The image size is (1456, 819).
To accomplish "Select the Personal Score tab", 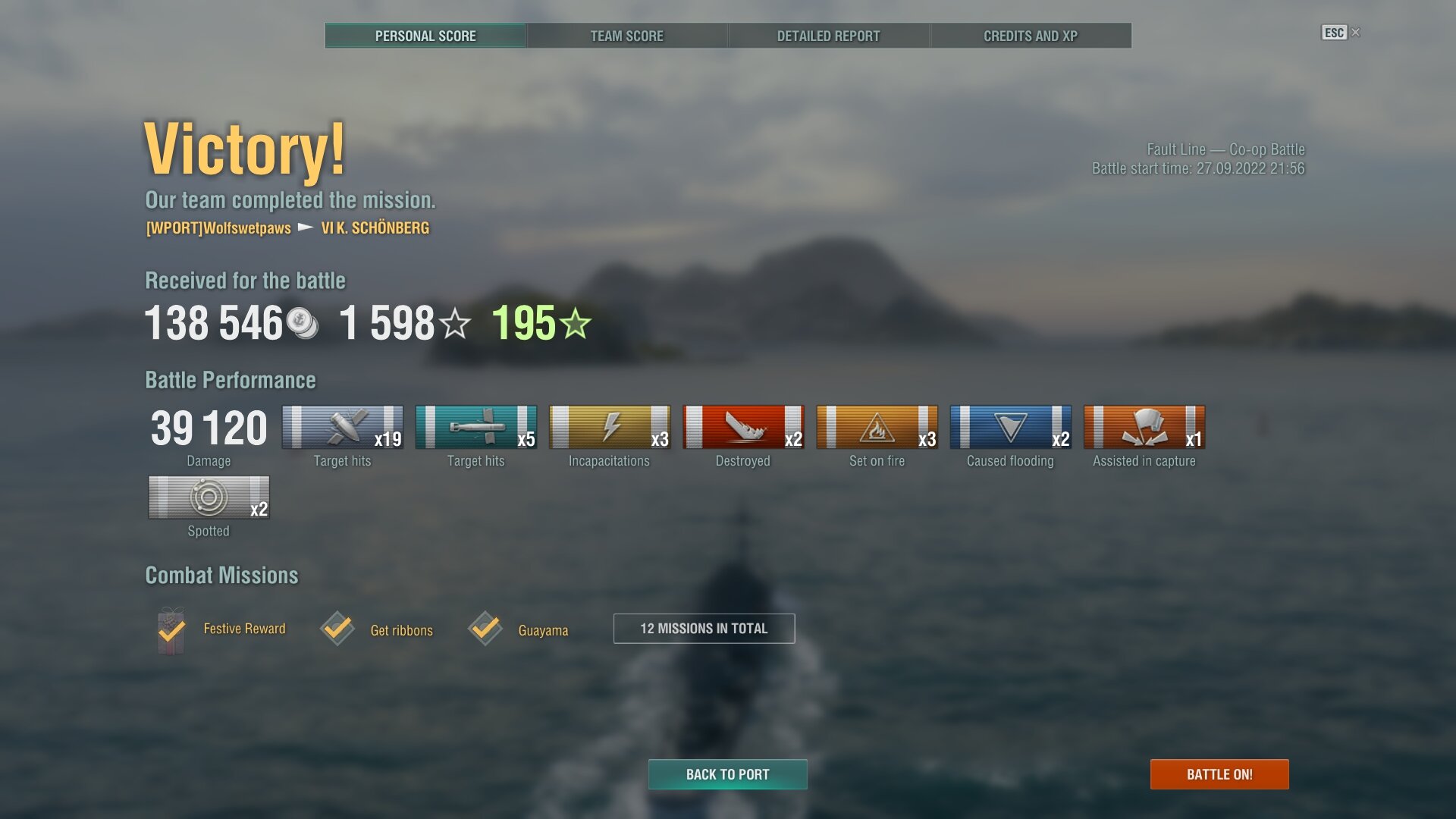I will (x=425, y=36).
